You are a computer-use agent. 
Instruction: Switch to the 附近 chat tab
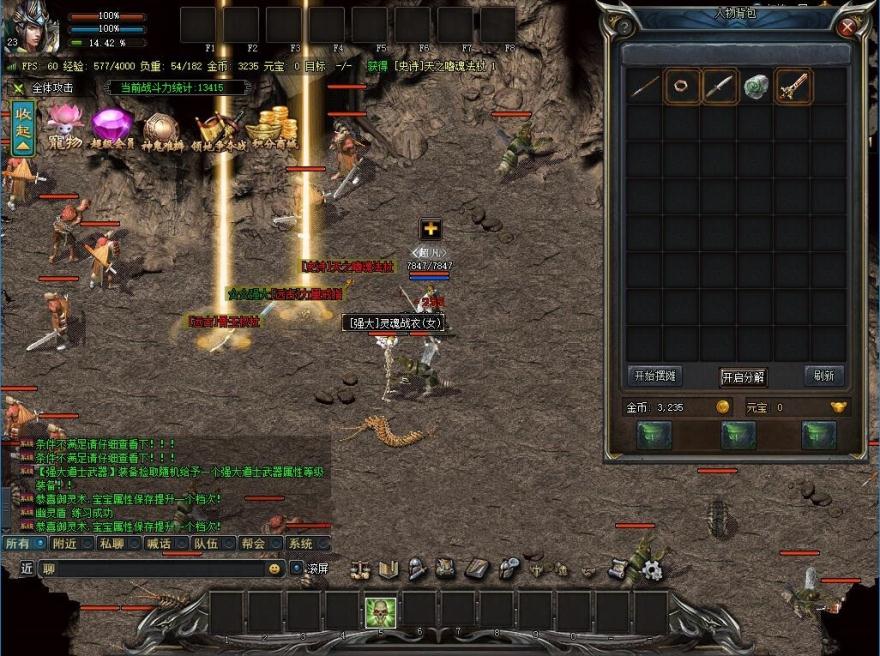65,544
